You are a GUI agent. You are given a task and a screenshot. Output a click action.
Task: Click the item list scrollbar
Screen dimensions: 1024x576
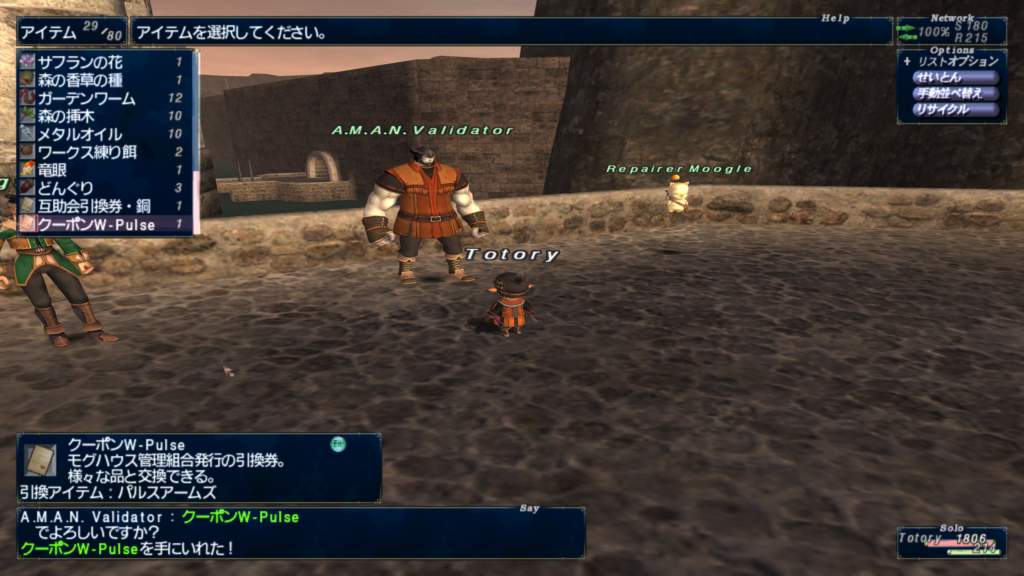pos(196,140)
